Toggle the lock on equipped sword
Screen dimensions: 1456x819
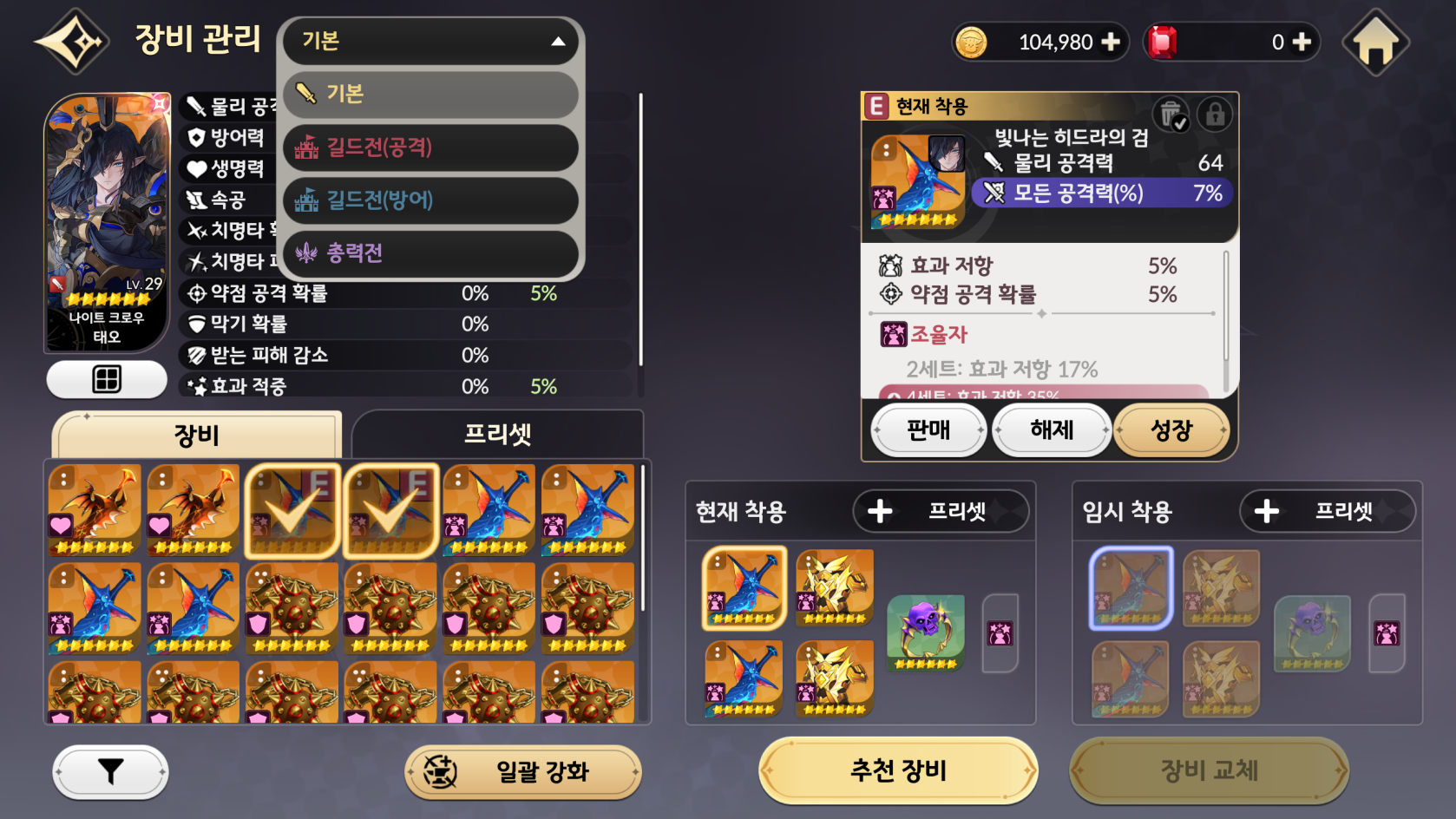(1215, 114)
